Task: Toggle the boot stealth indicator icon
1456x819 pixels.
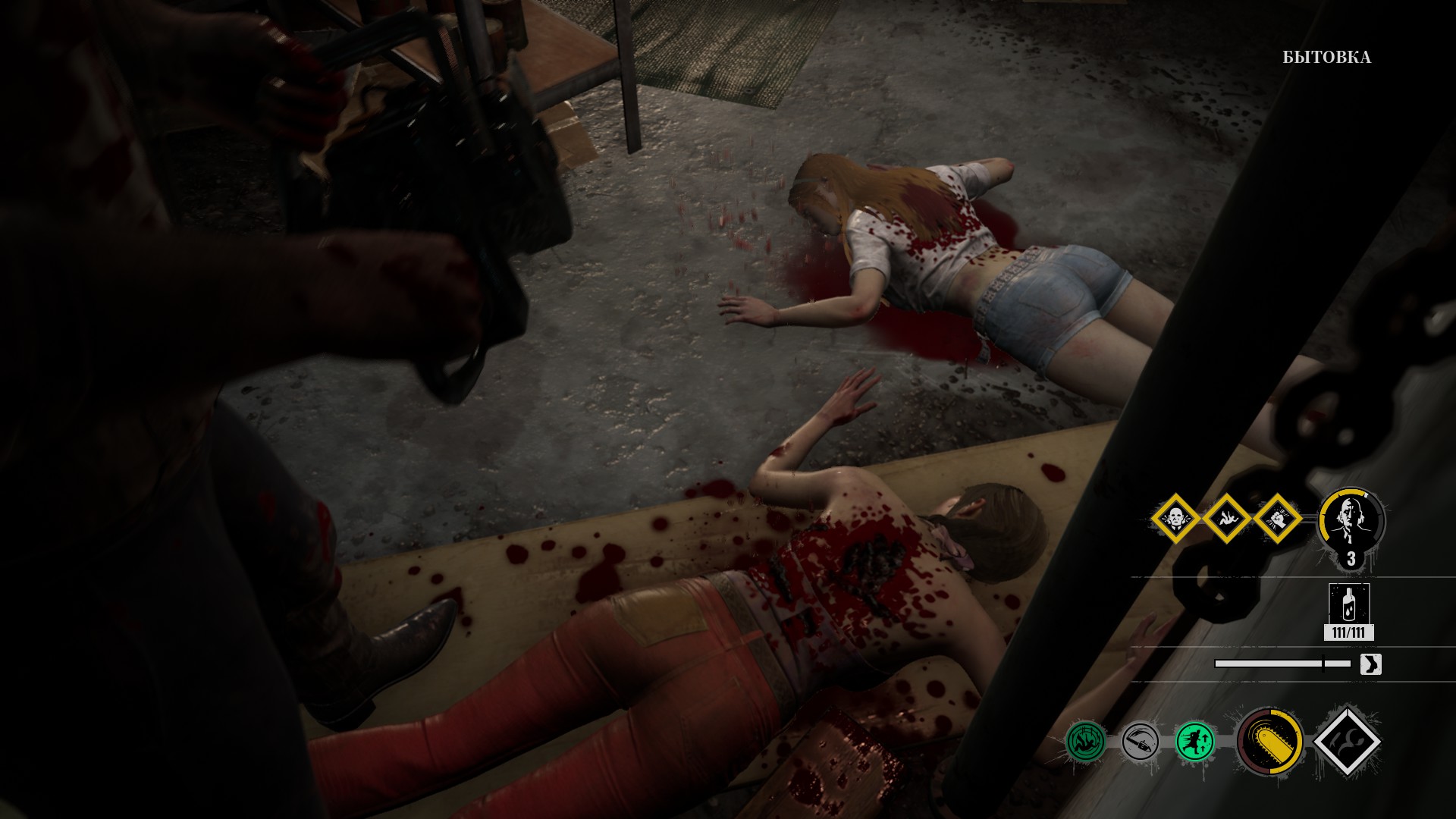Action: (1370, 664)
